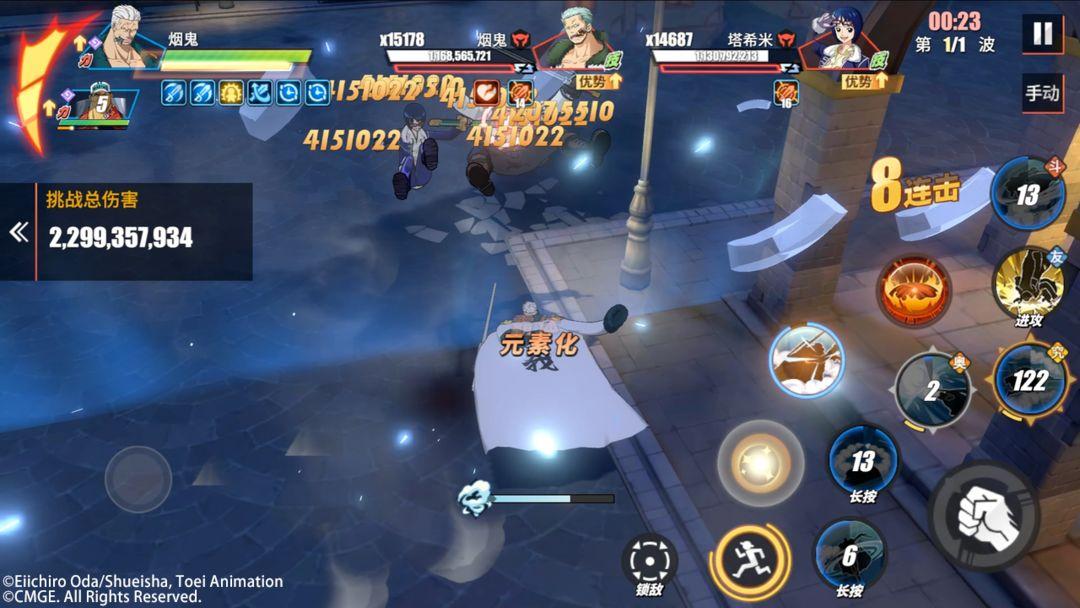The height and width of the screenshot is (608, 1080).
Task: Use the 究 ultimate skill showing 122
Action: coord(1029,381)
